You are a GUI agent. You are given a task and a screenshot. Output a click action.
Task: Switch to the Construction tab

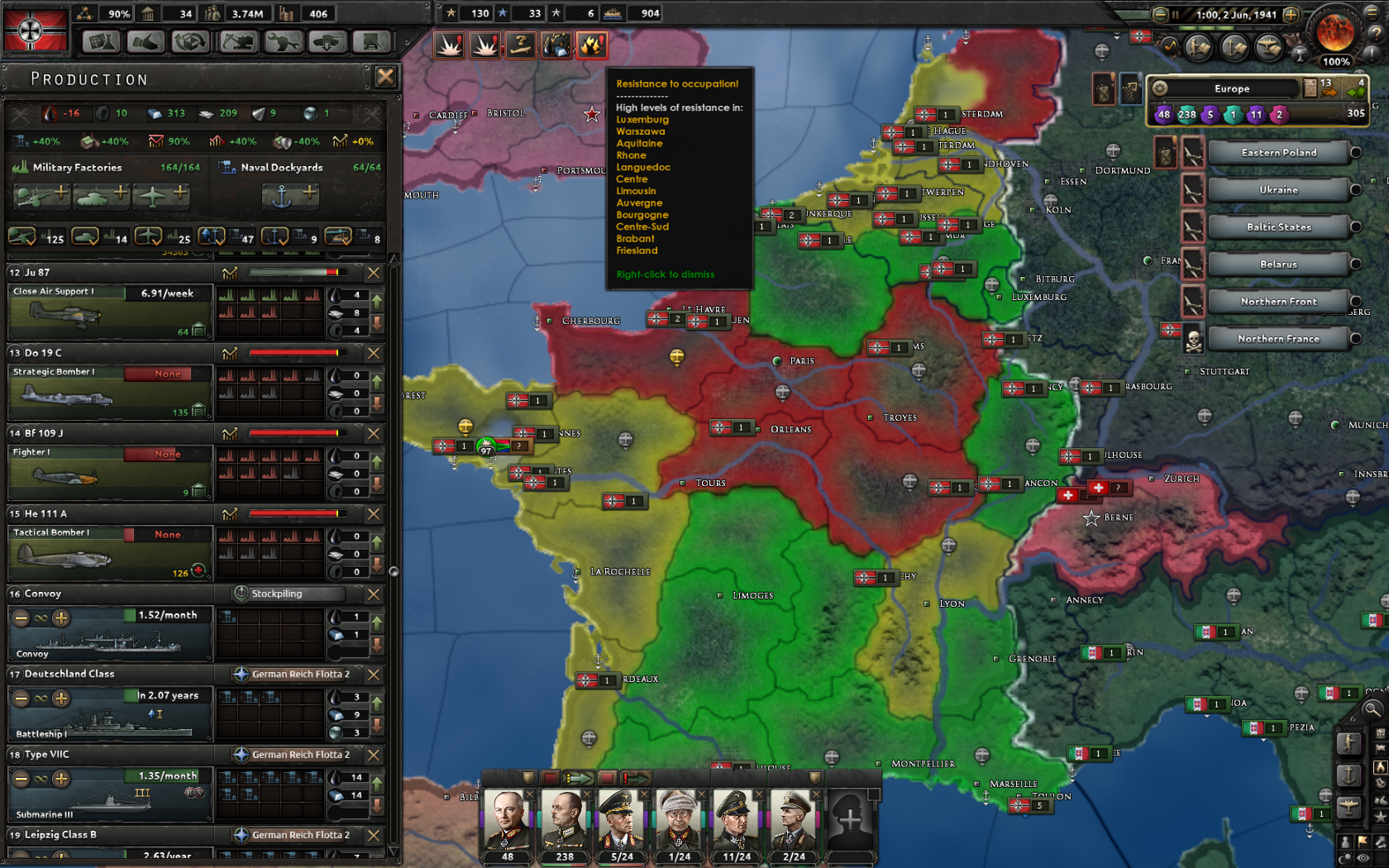(x=237, y=41)
